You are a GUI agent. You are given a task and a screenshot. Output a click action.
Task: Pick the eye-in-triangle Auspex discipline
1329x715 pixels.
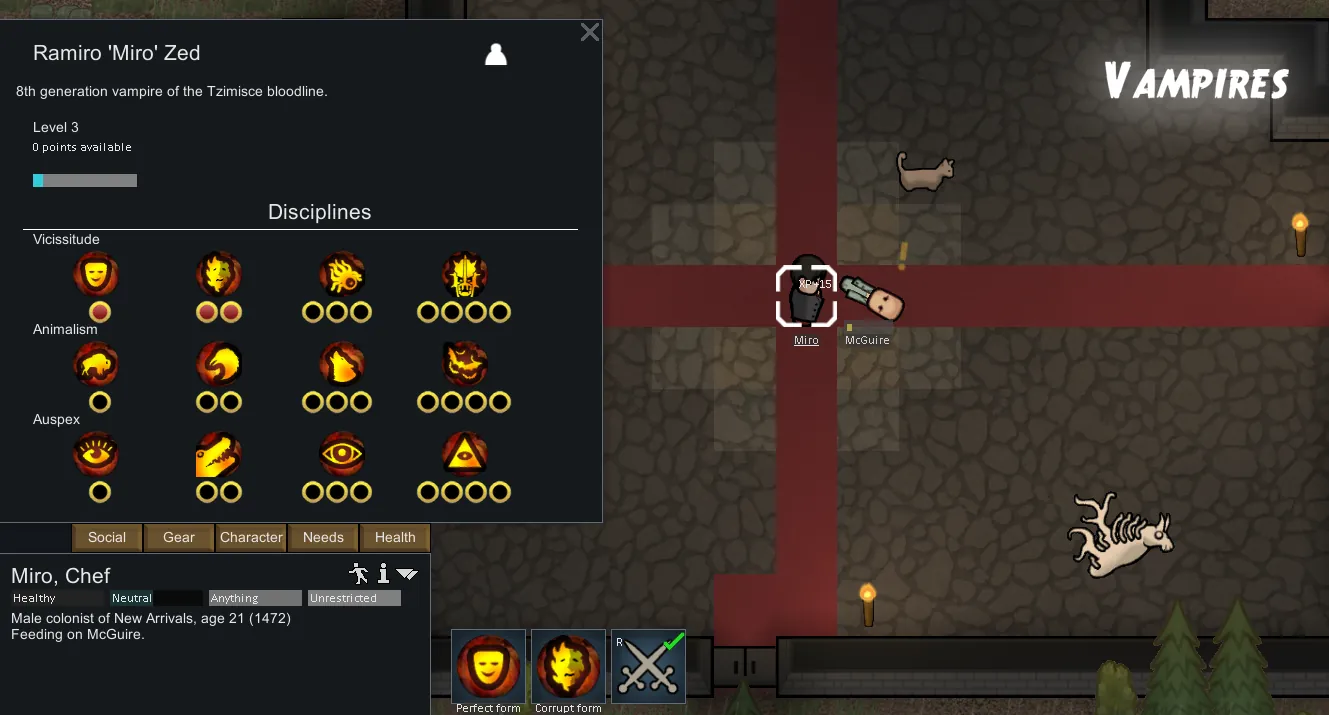tap(465, 455)
